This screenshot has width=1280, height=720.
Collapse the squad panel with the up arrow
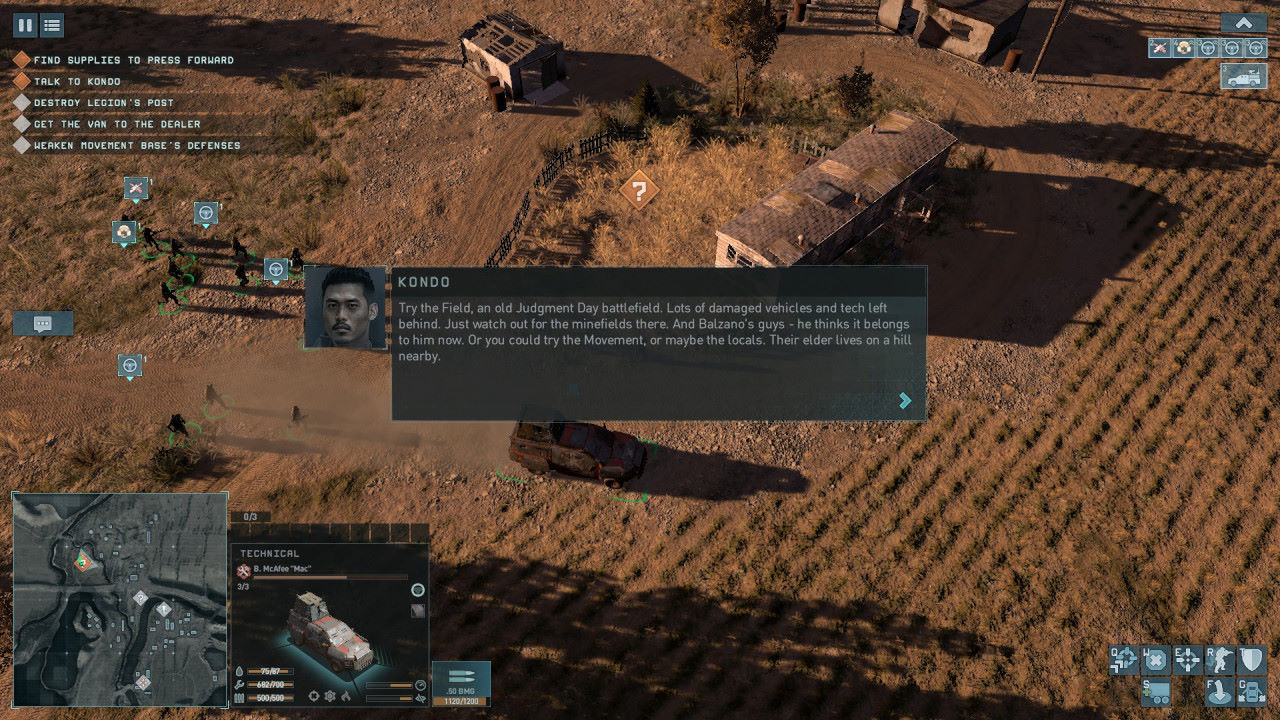coord(1244,23)
